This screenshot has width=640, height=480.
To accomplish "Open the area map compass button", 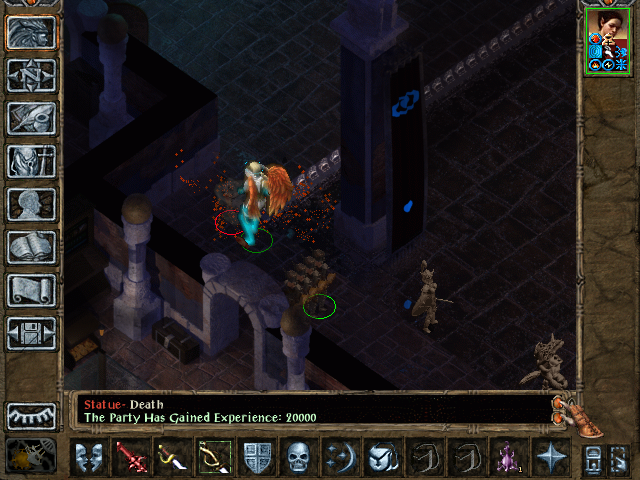I will pyautogui.click(x=31, y=75).
